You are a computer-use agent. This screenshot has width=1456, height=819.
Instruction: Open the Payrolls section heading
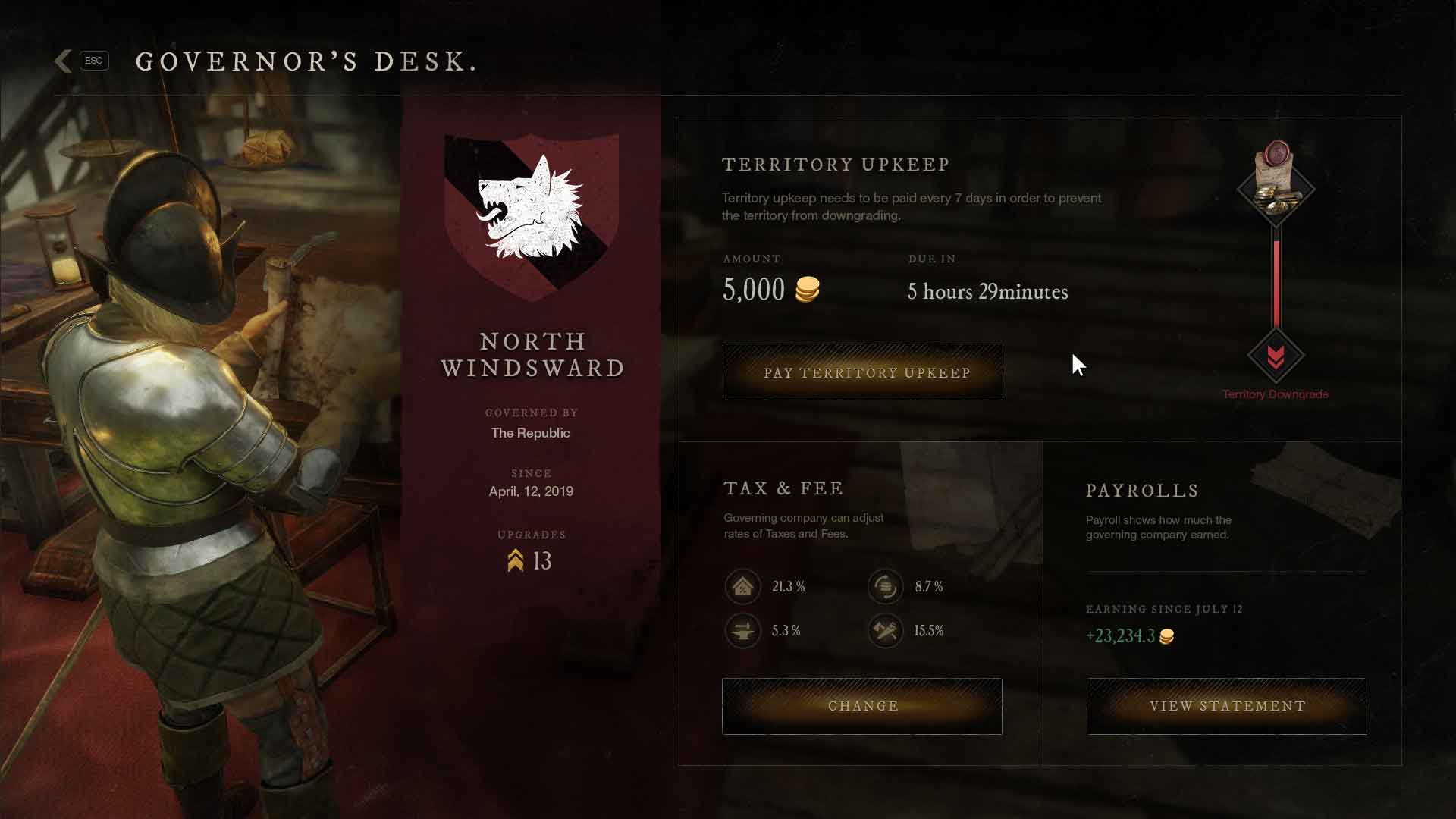(1141, 491)
